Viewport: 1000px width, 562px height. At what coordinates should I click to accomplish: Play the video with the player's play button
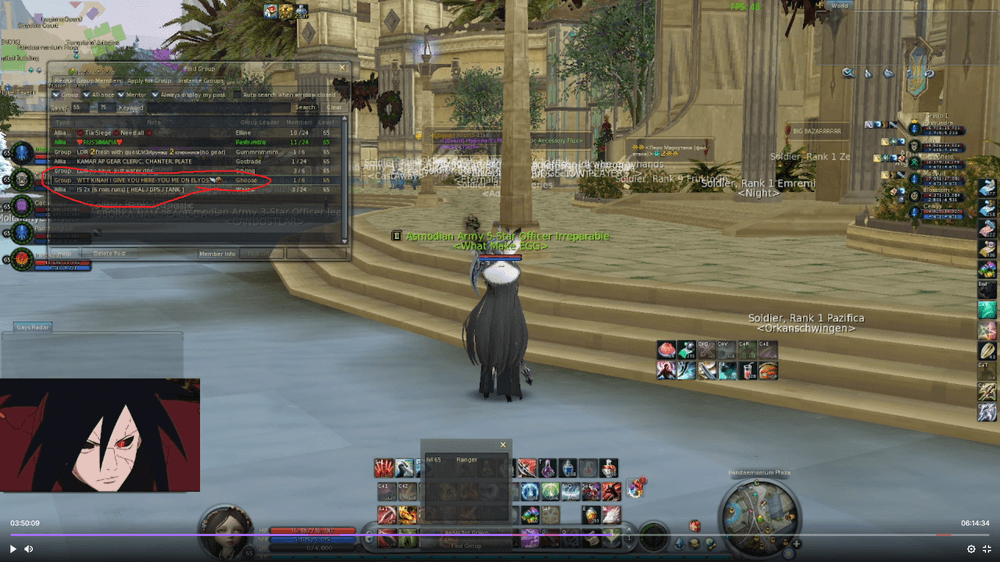[13, 549]
